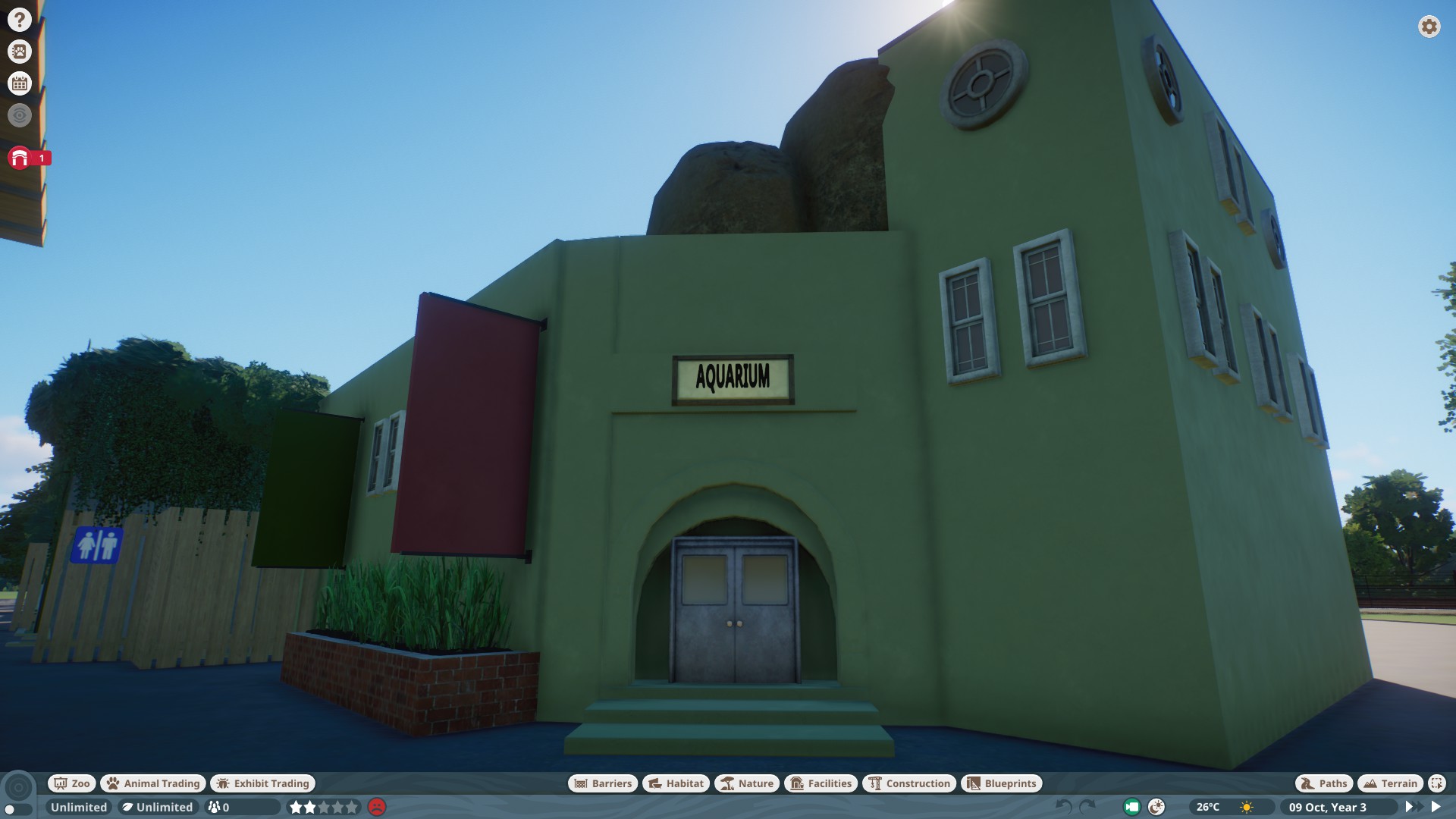Open the calendar events panel
Image resolution: width=1456 pixels, height=819 pixels.
[19, 83]
